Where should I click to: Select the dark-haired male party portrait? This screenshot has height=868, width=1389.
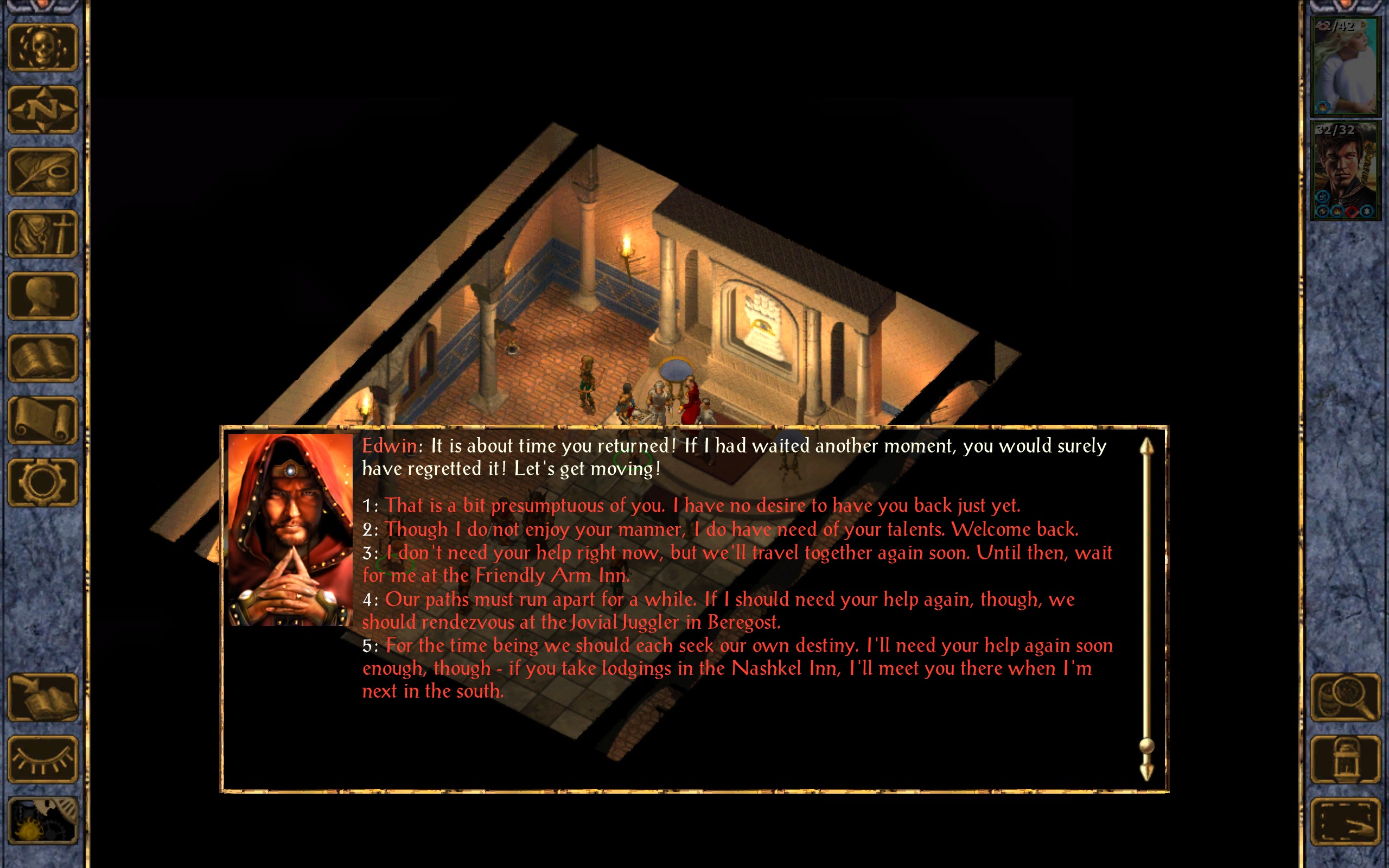(1345, 170)
